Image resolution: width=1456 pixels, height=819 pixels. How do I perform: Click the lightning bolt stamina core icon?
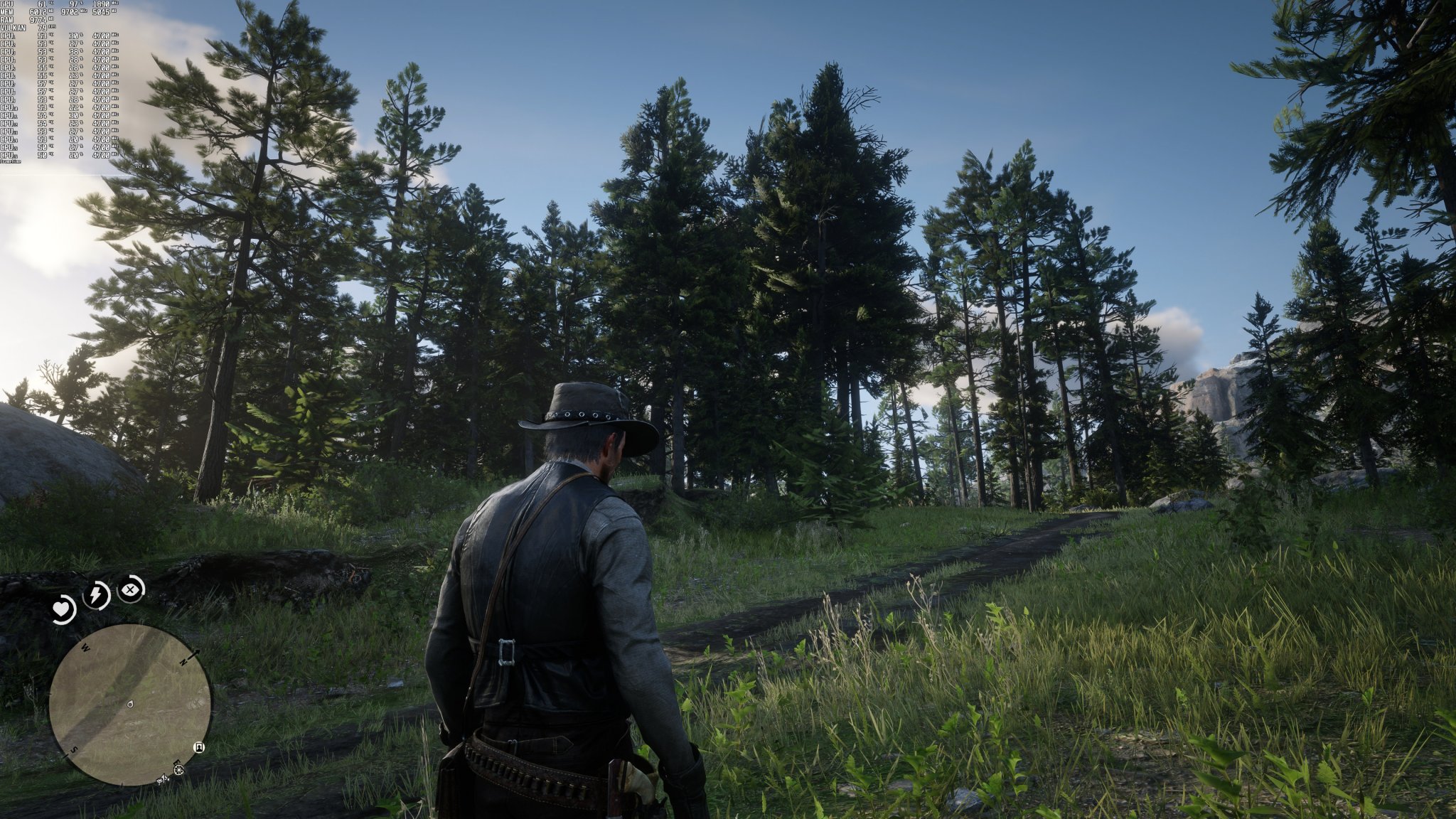pos(95,594)
